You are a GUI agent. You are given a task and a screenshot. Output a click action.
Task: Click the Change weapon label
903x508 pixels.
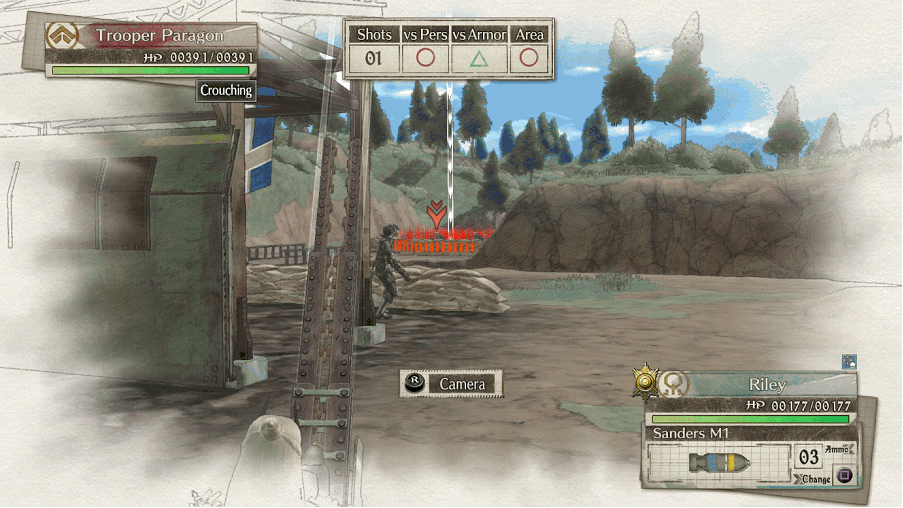pos(816,479)
